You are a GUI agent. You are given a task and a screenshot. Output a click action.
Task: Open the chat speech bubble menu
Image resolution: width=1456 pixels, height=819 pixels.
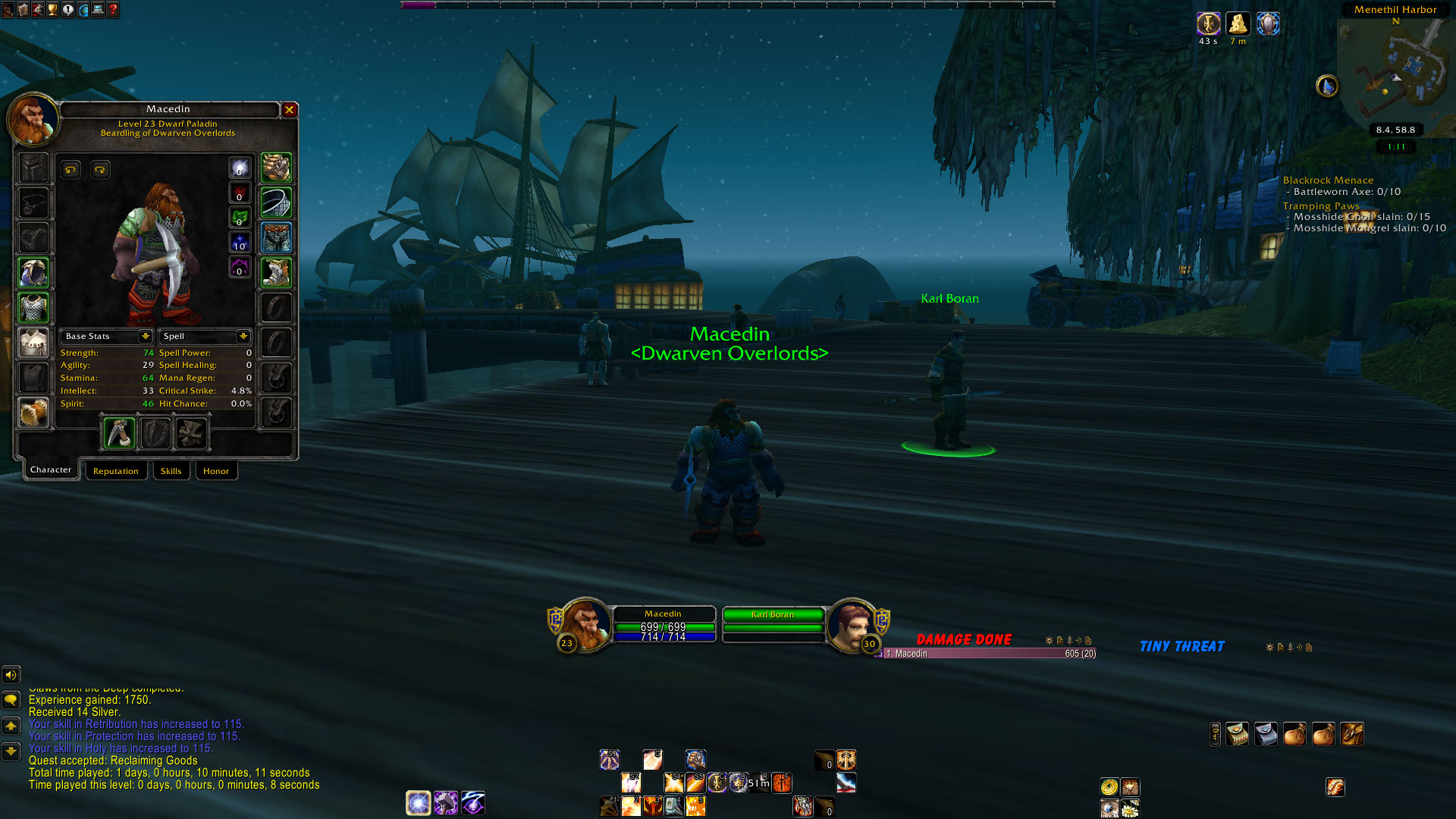[11, 699]
